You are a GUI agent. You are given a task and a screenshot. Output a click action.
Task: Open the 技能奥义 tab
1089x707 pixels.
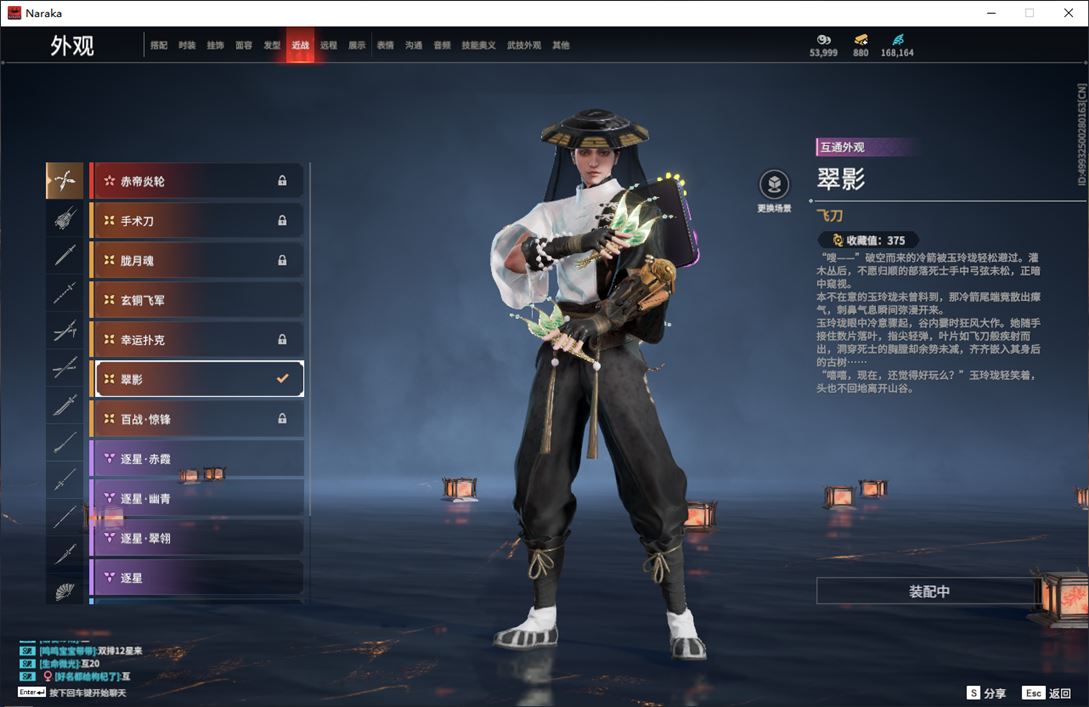pos(478,46)
